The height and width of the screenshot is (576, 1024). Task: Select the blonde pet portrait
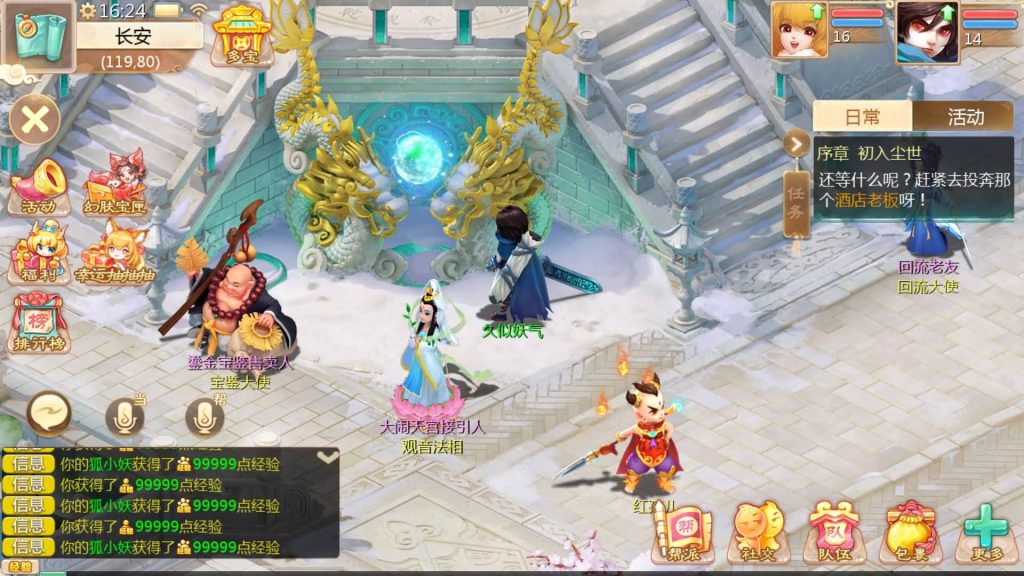point(798,31)
